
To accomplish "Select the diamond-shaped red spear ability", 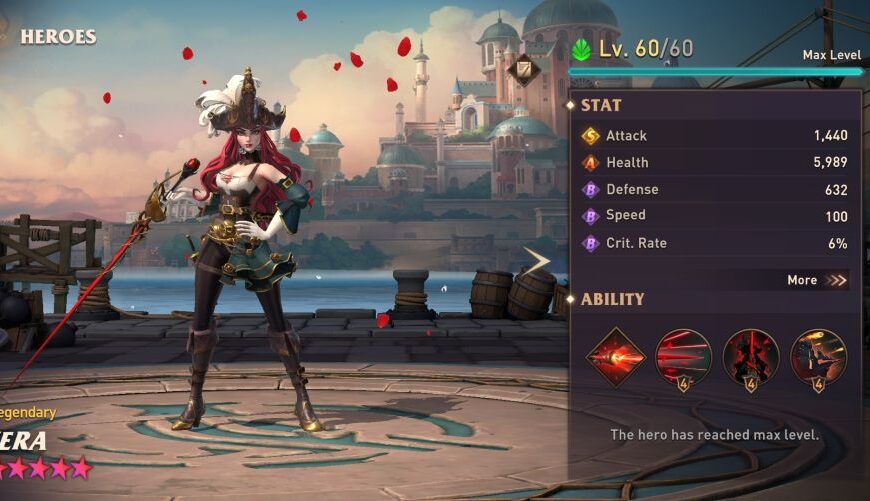I will 615,356.
